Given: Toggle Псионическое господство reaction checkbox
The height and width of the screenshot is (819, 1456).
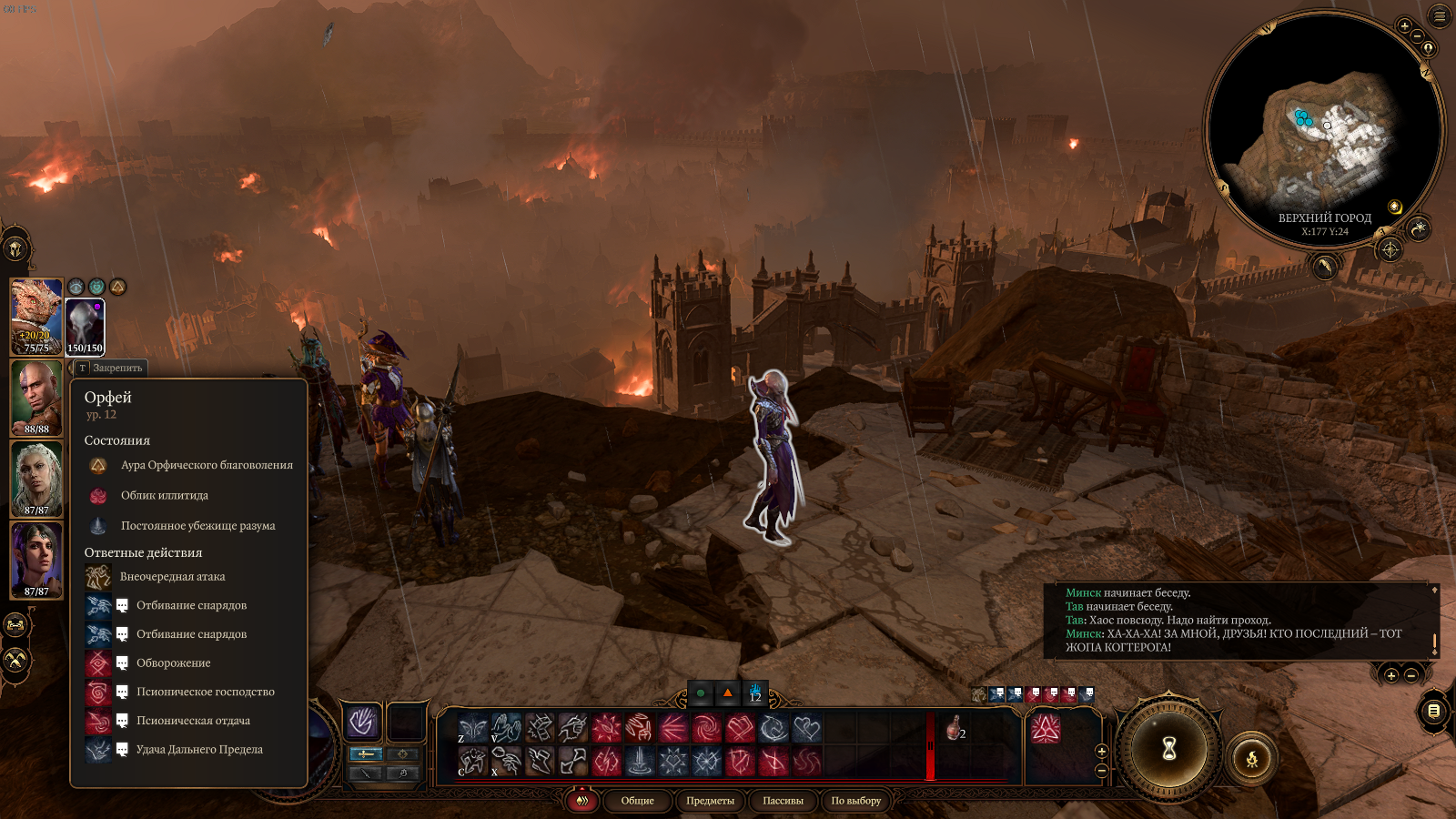Looking at the screenshot, I should coord(122,692).
